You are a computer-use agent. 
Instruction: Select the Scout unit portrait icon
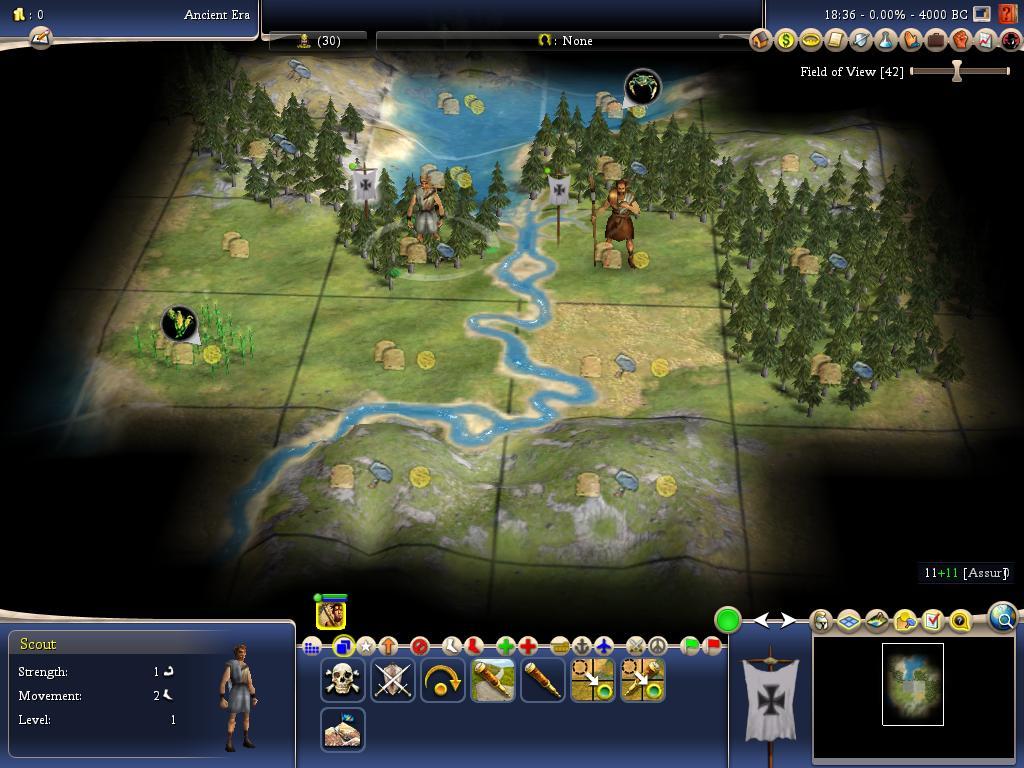pyautogui.click(x=331, y=613)
